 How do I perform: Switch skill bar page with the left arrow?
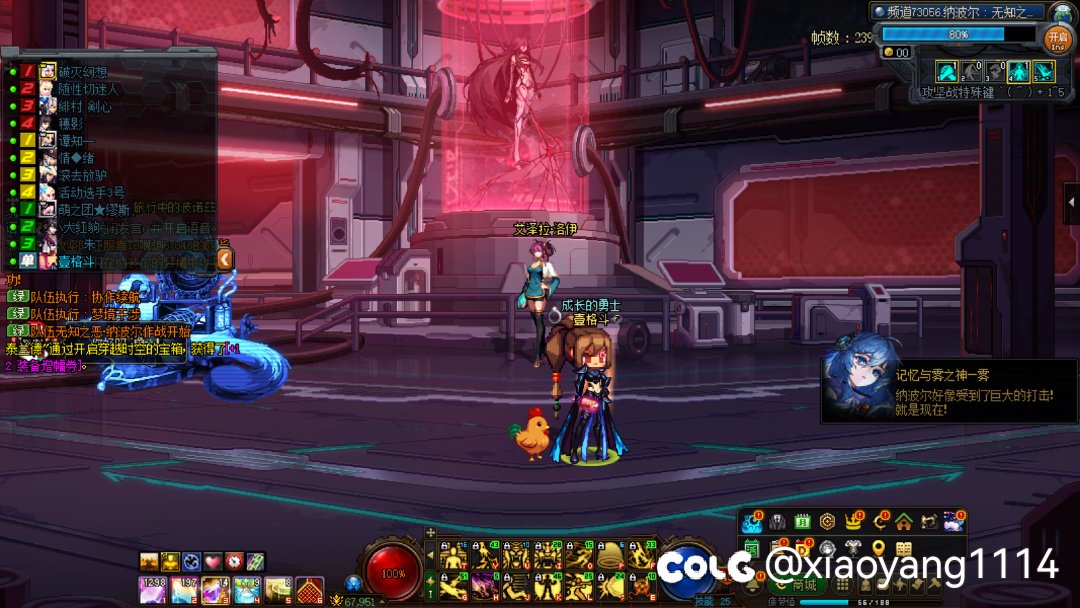pyautogui.click(x=431, y=555)
